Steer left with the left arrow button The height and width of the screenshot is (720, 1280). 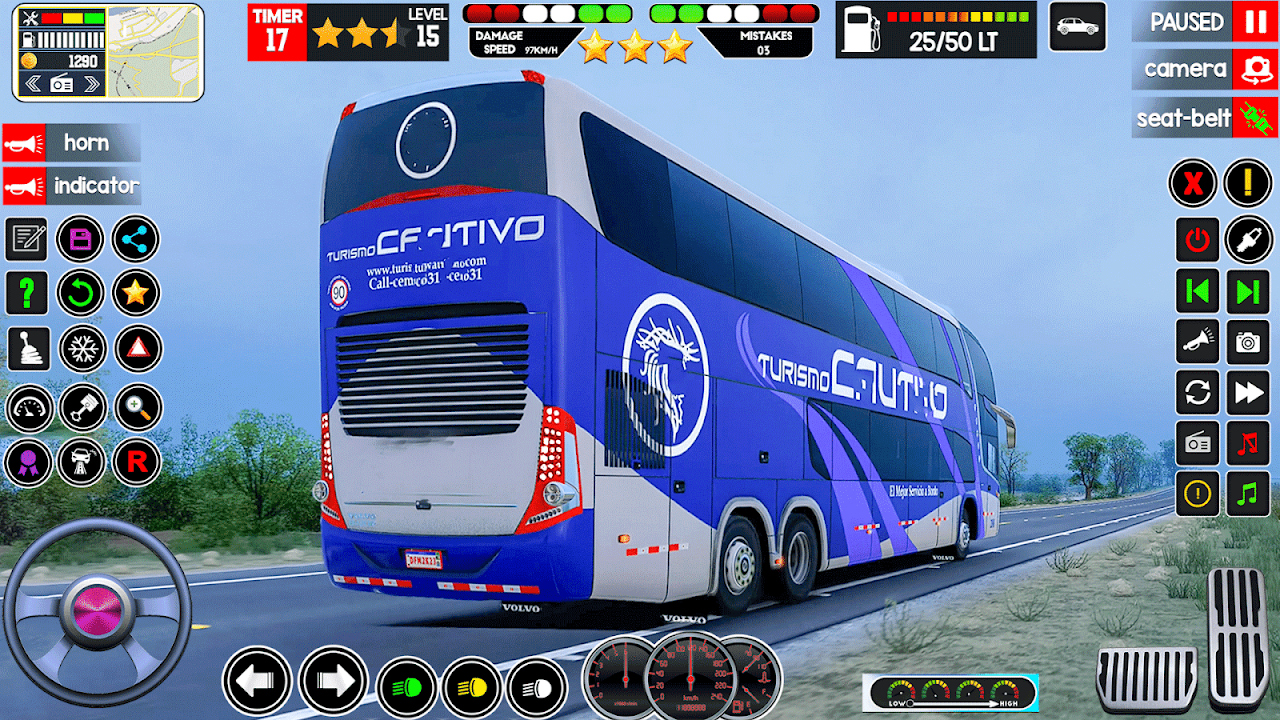coord(257,681)
